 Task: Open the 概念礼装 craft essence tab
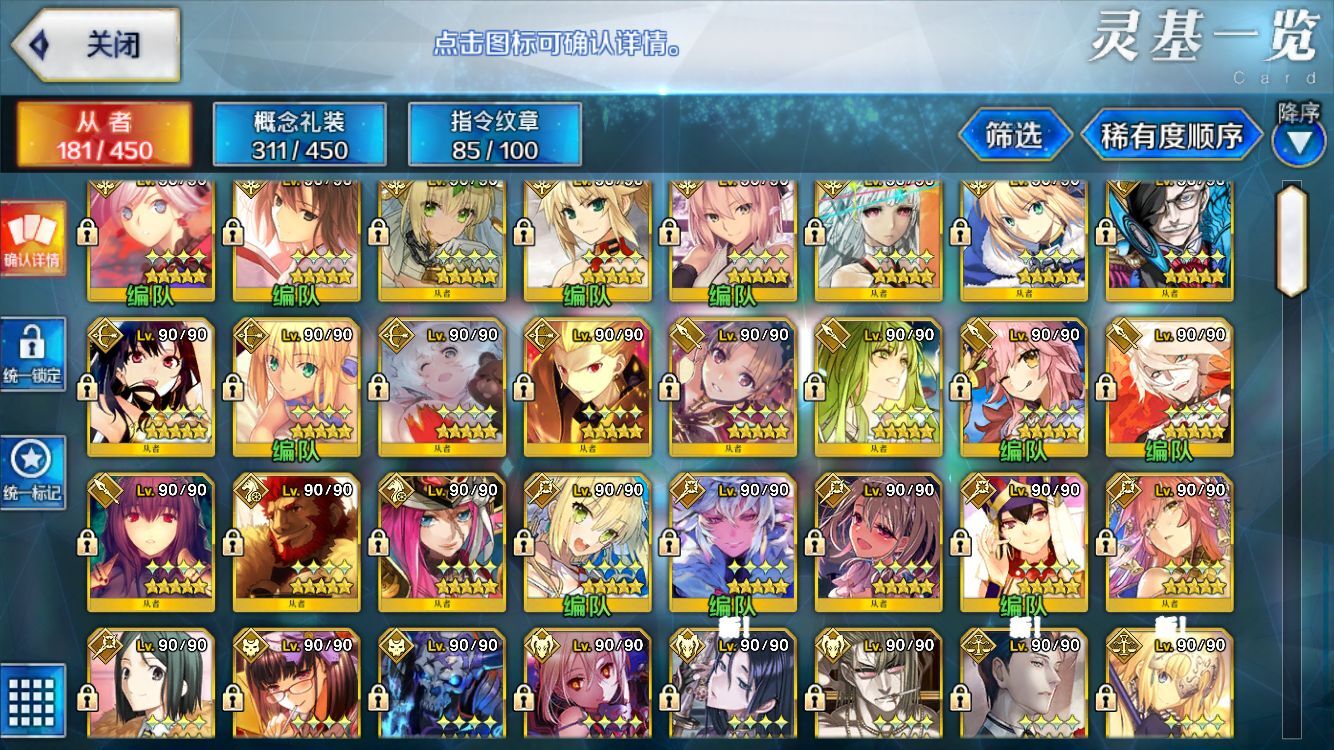[x=299, y=135]
